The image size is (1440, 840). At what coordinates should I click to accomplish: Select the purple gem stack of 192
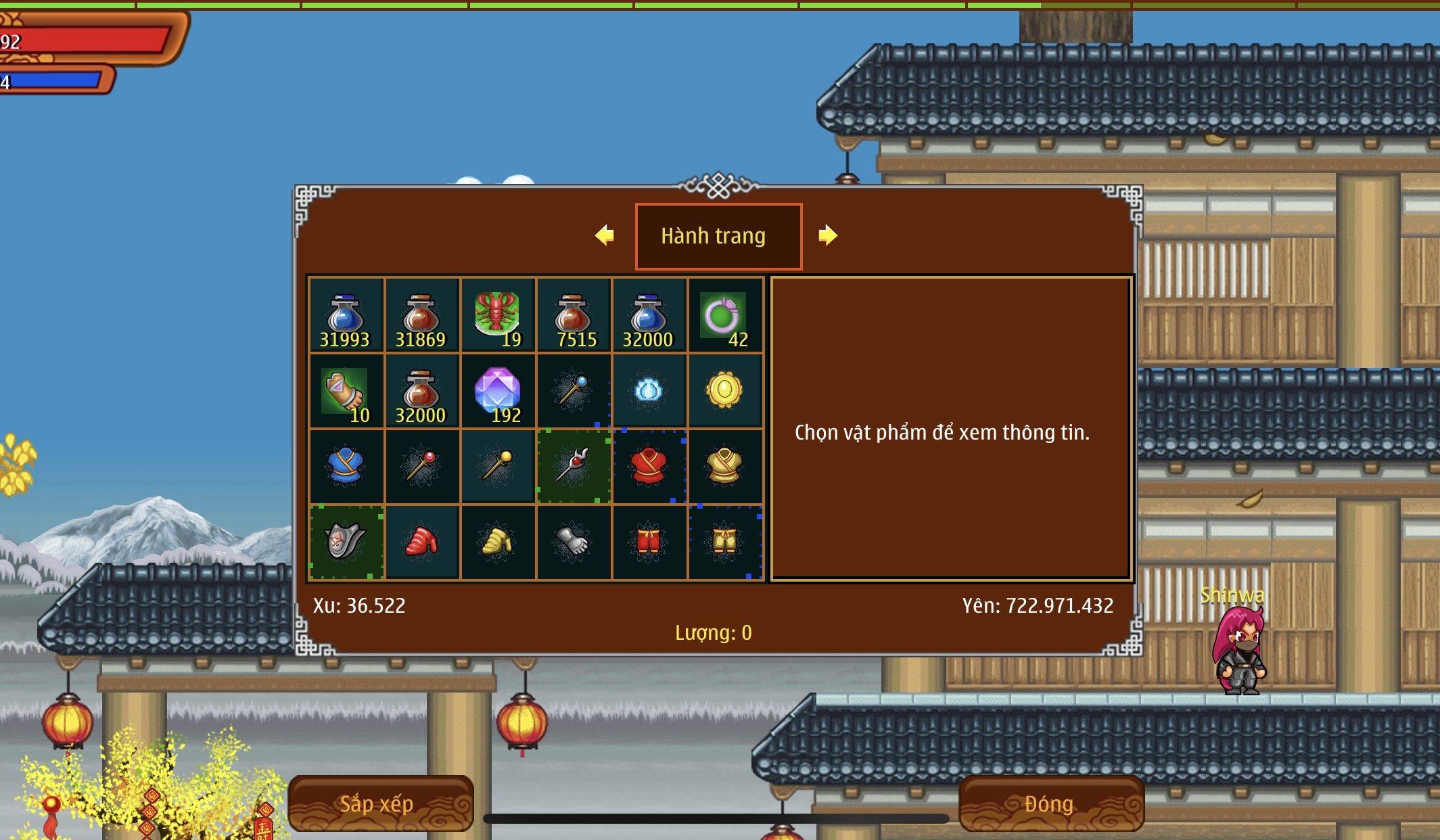[x=497, y=391]
